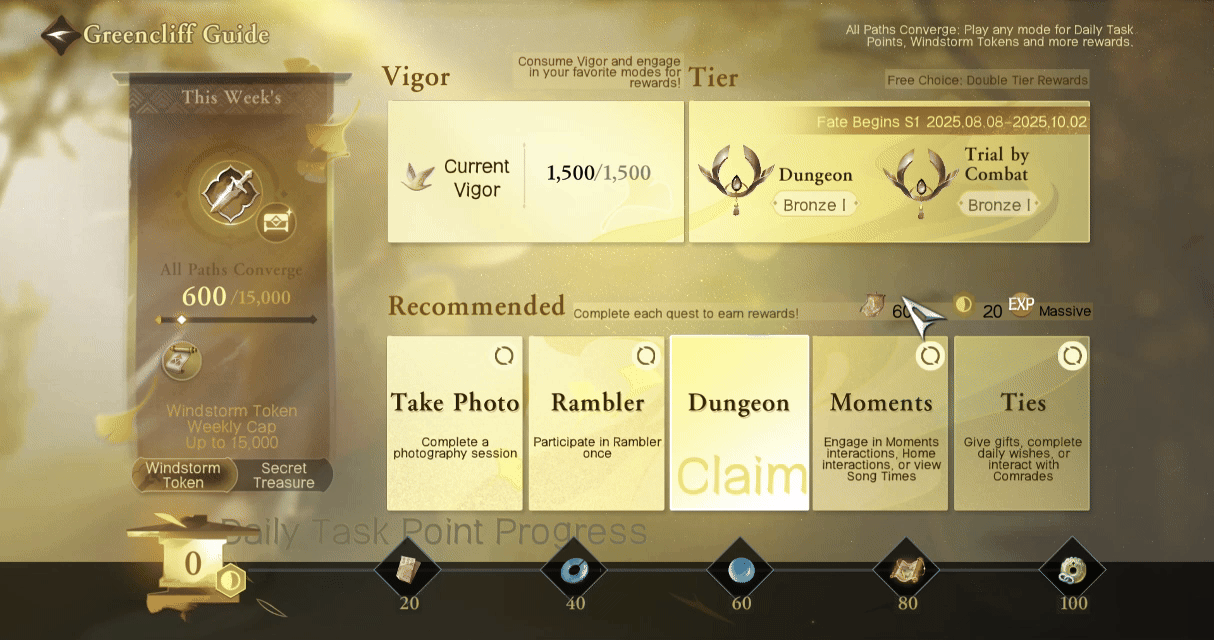The image size is (1214, 640).
Task: Click the Windstorm Token scroll icon
Action: 181,361
